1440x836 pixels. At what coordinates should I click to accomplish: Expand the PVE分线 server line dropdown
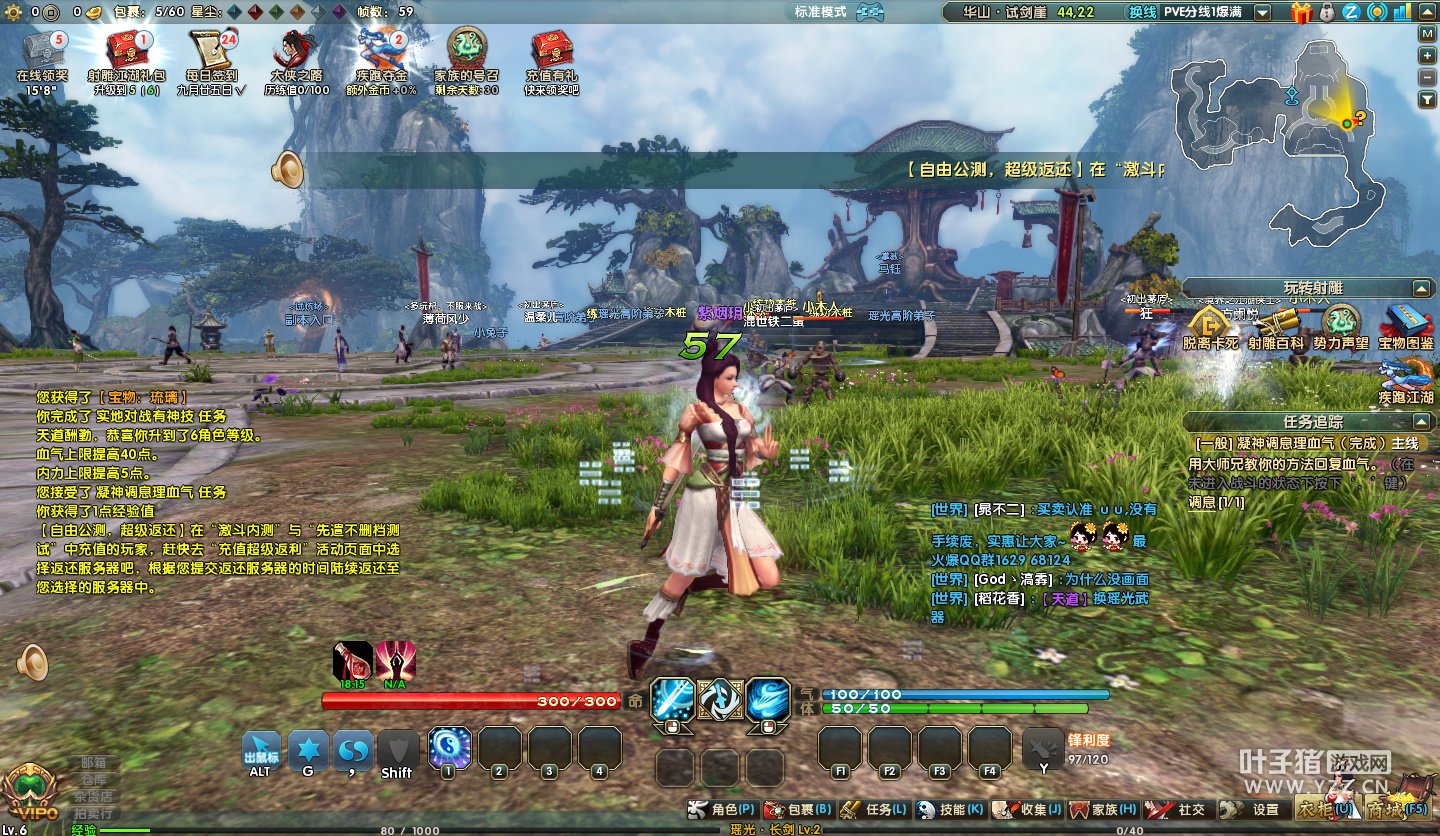point(1263,12)
